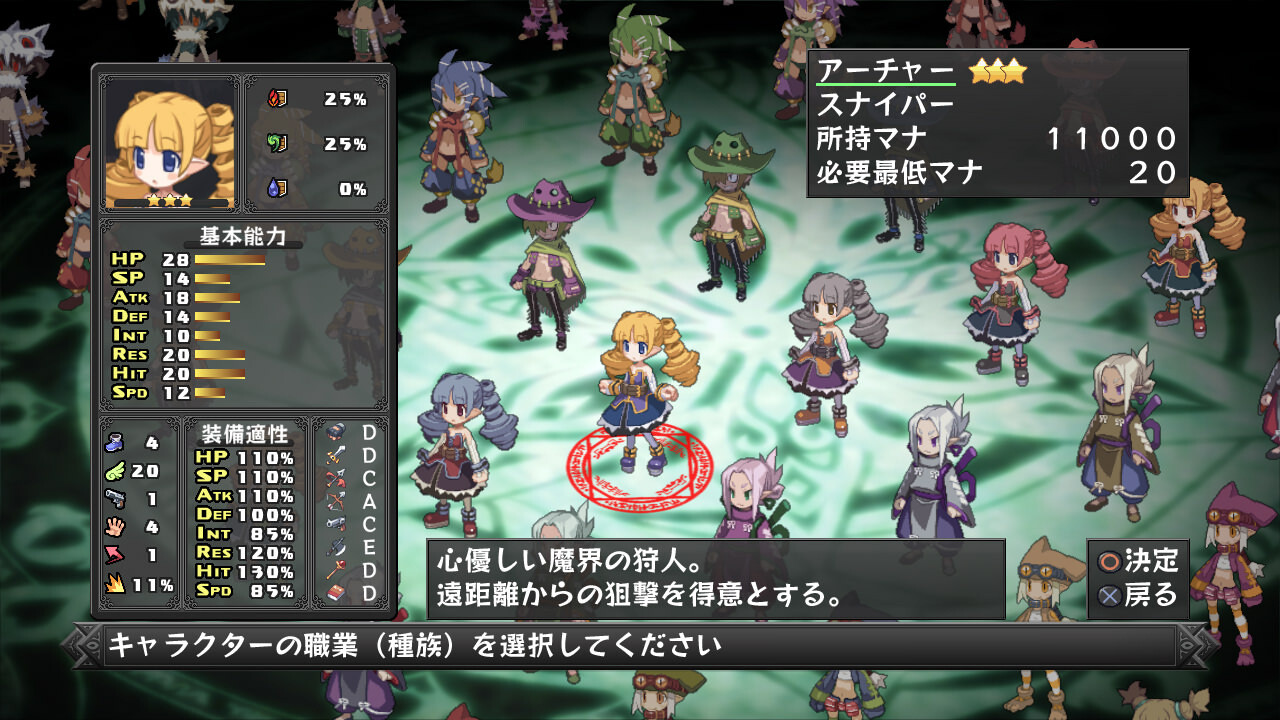Click the blue boot movement stat icon

tap(115, 444)
